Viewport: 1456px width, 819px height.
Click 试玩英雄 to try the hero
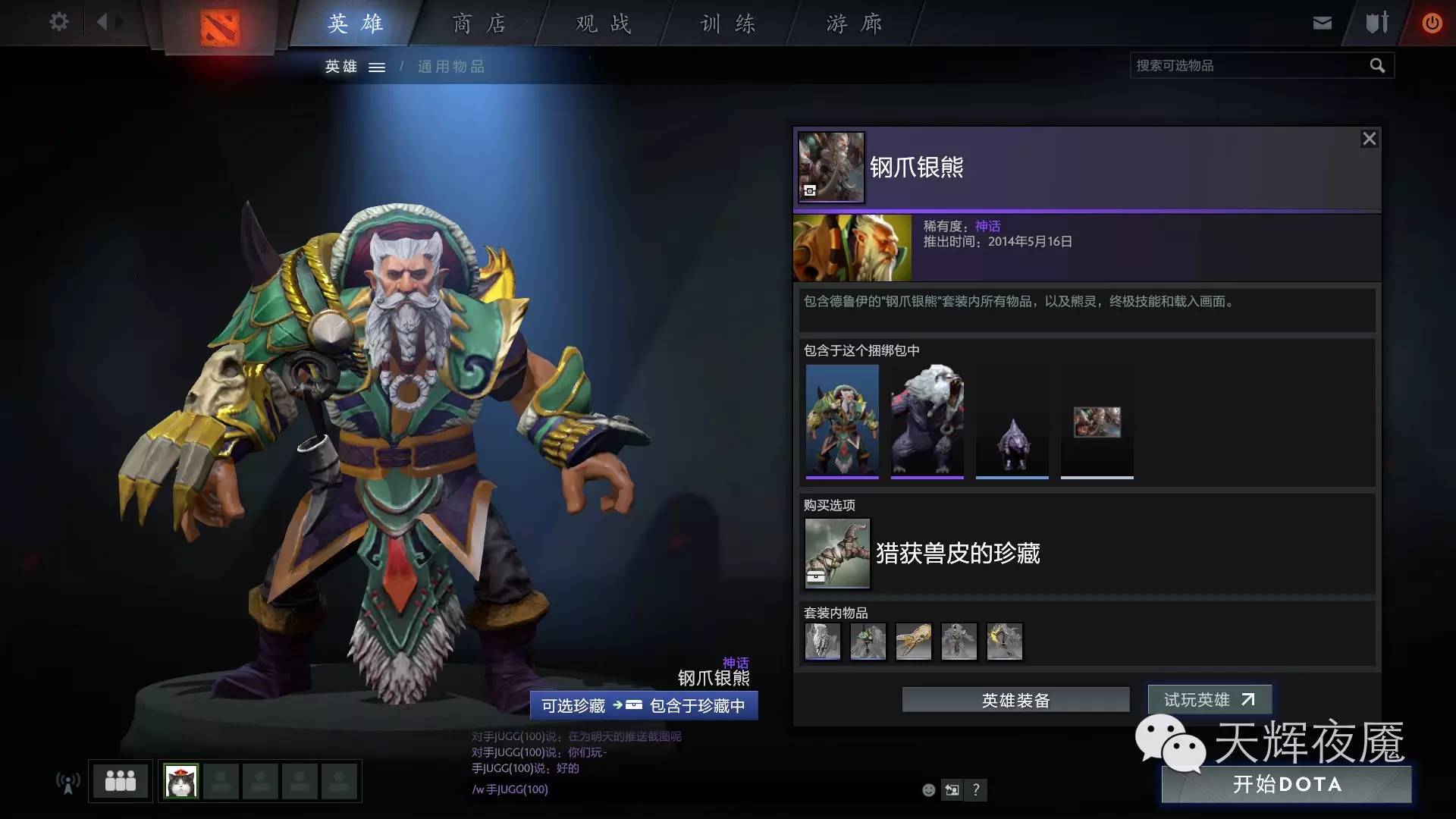point(1209,700)
